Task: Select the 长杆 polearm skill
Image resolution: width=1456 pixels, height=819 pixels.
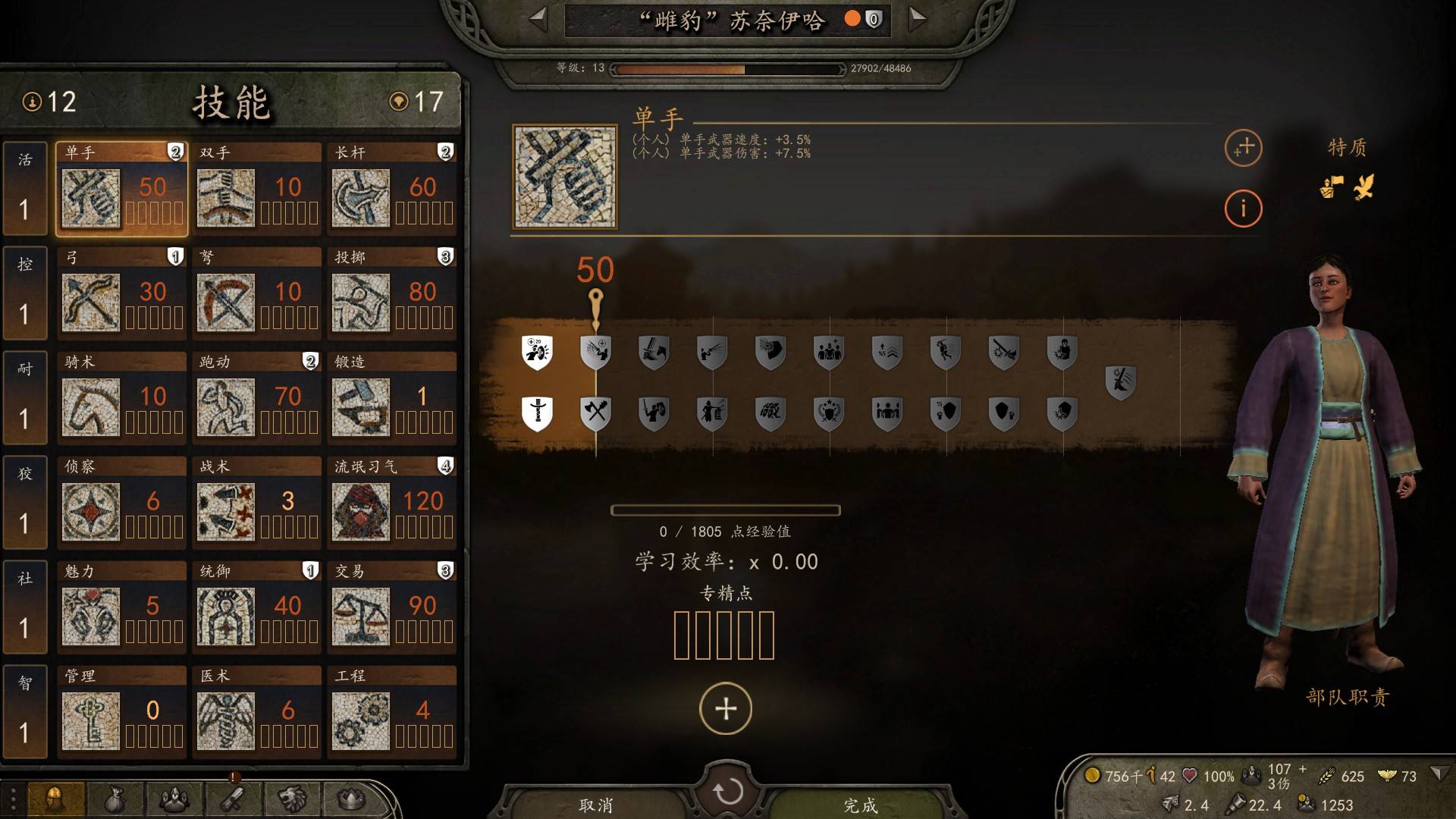Action: (x=391, y=189)
